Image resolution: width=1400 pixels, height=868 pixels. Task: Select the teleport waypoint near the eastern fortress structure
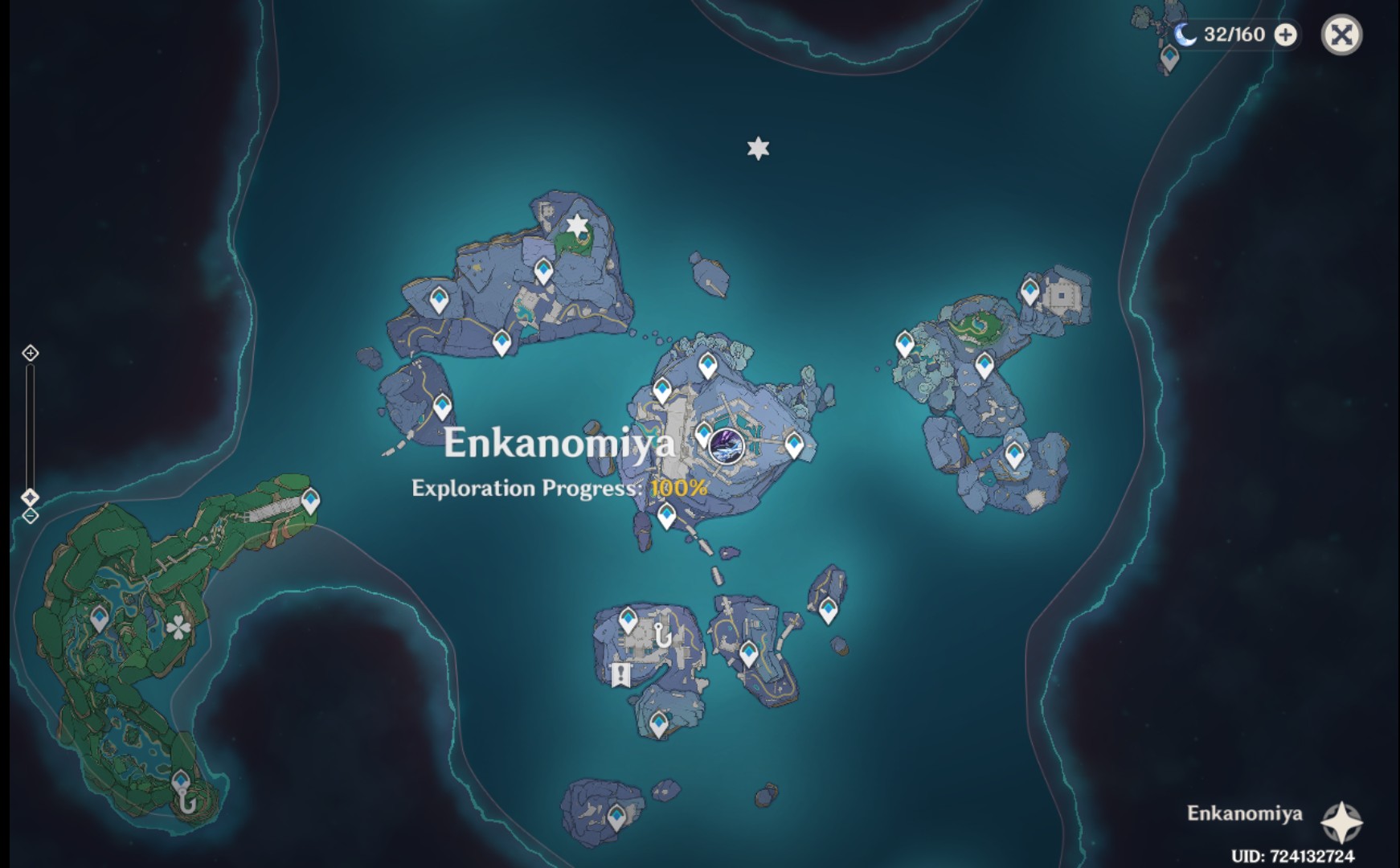pyautogui.click(x=1030, y=289)
